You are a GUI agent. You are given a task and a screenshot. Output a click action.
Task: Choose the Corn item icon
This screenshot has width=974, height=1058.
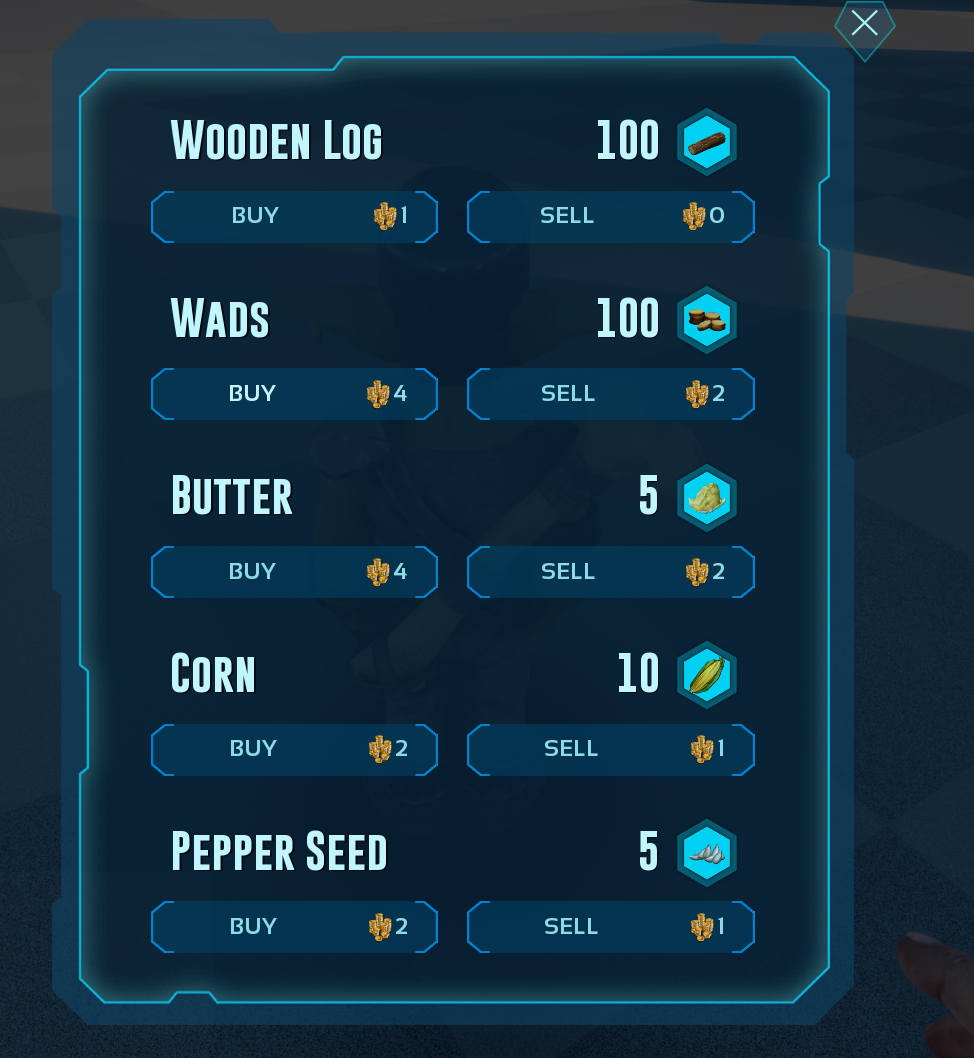coord(707,675)
